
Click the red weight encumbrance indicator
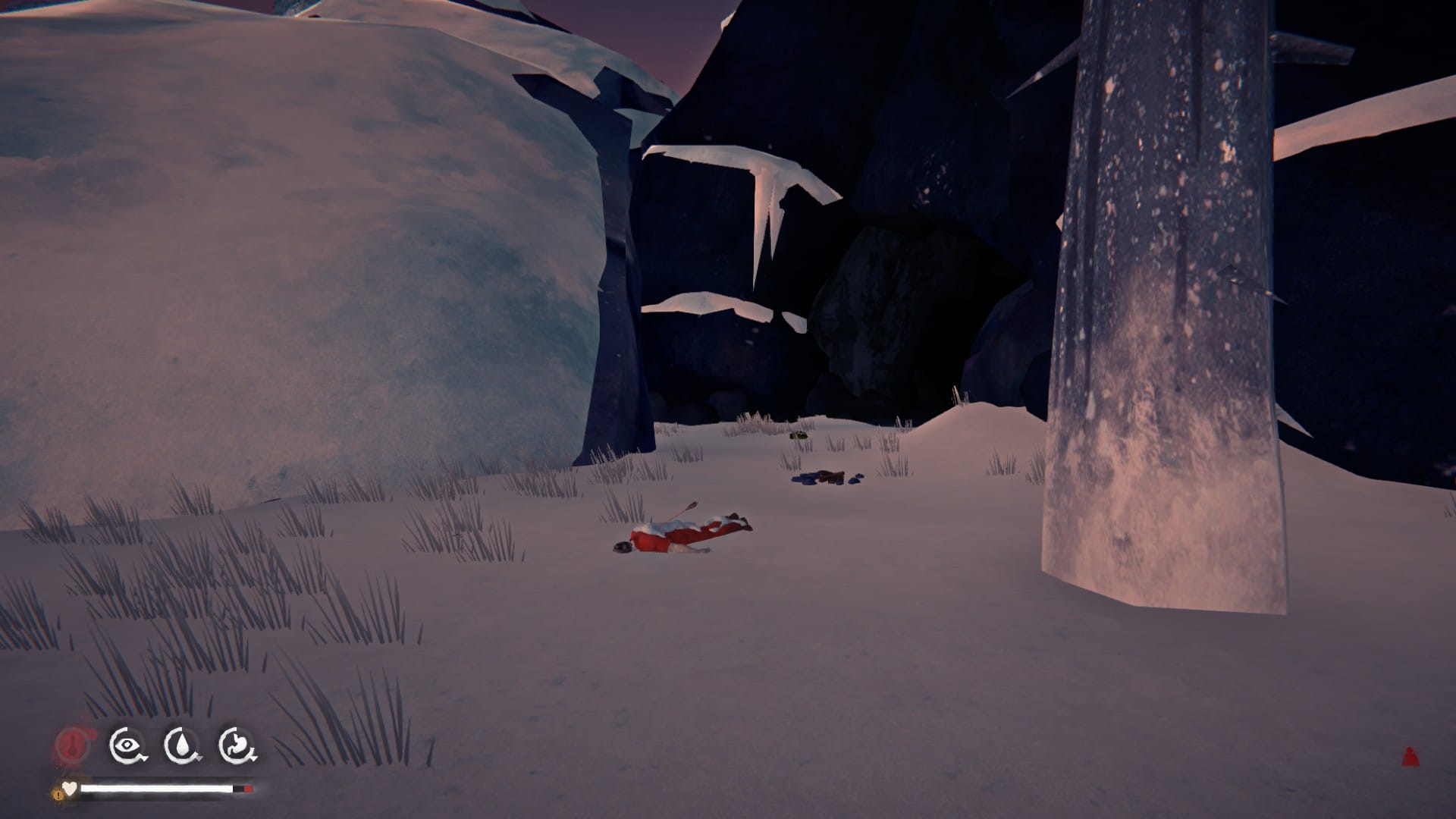coord(1409,756)
